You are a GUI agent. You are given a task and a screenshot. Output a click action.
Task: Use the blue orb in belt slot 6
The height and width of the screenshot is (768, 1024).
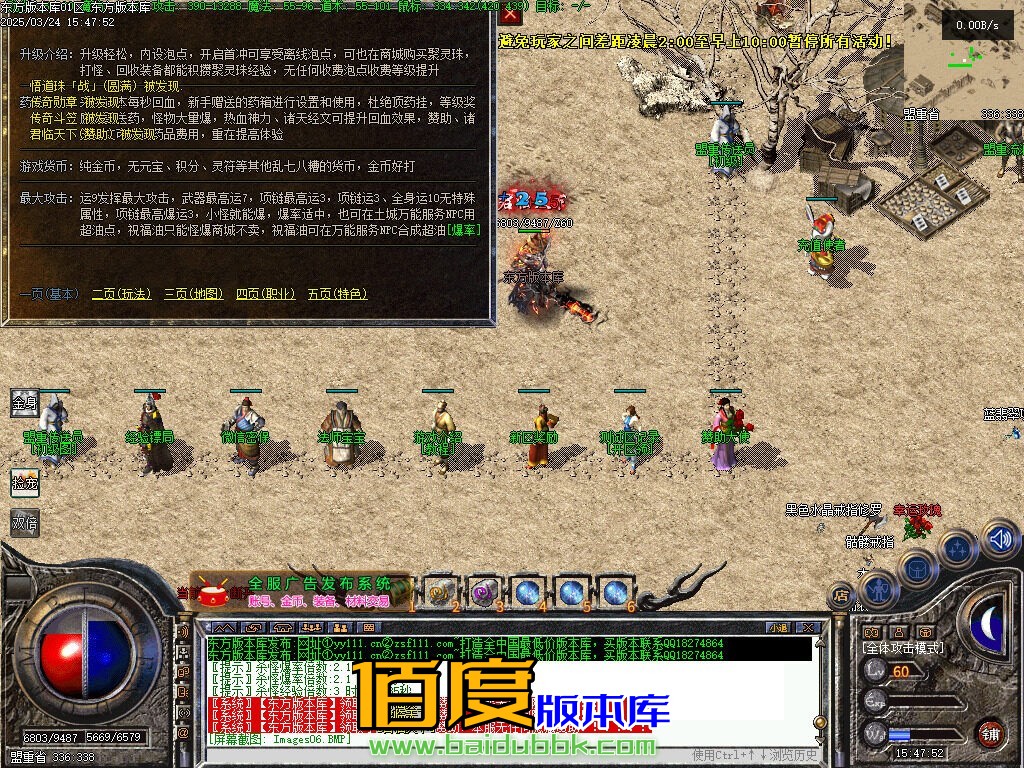616,591
